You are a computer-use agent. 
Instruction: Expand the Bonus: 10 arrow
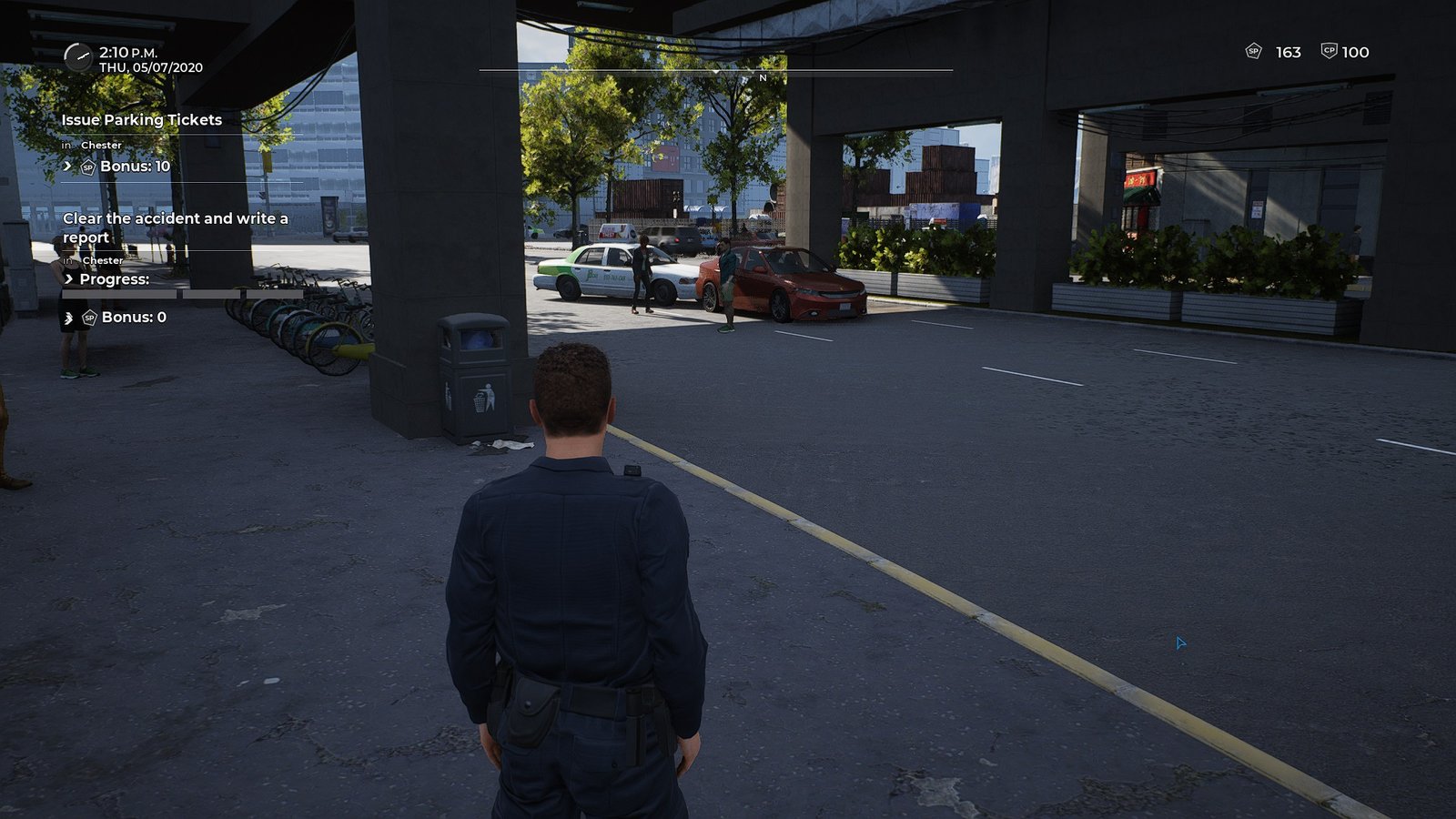click(x=68, y=167)
